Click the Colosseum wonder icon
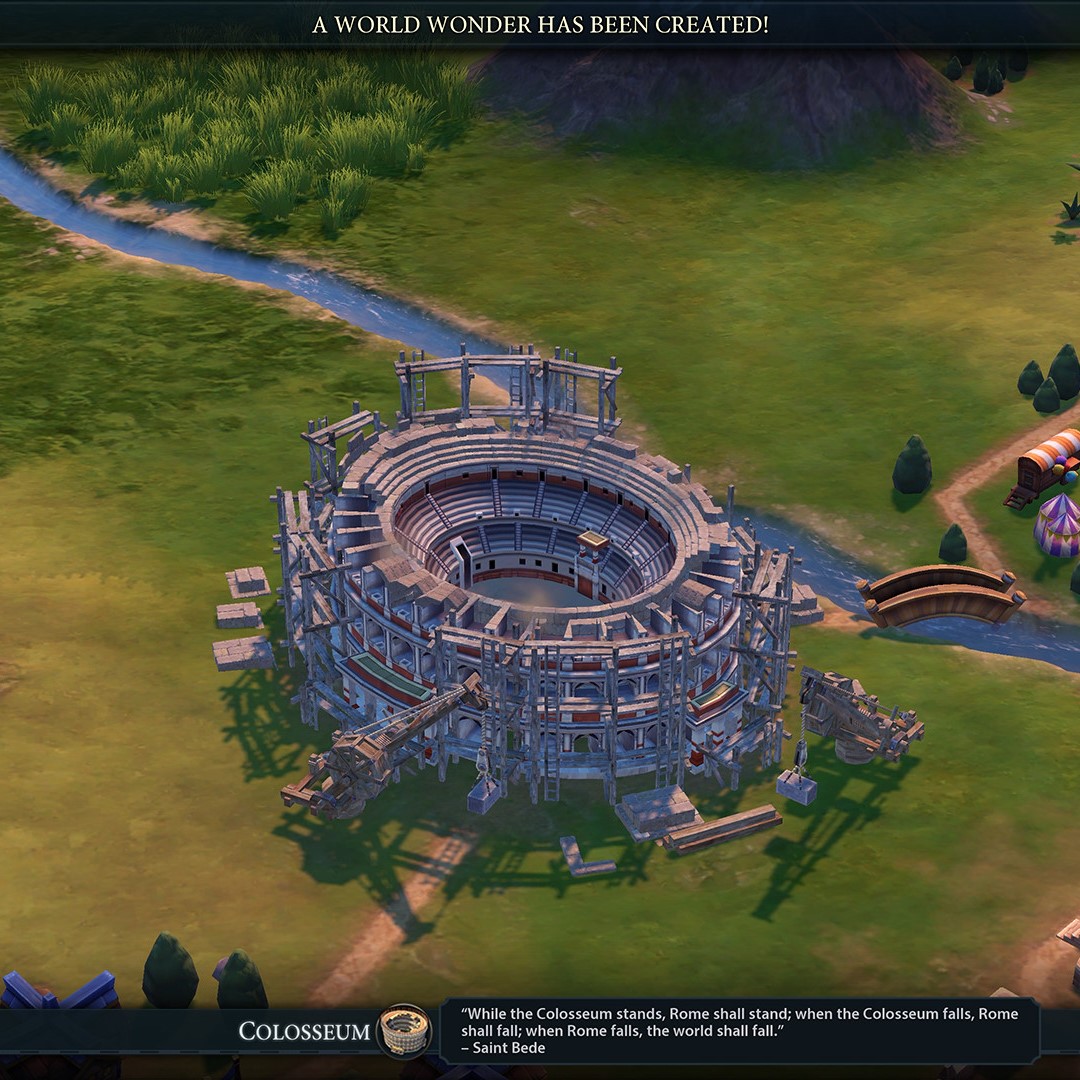Image resolution: width=1080 pixels, height=1080 pixels. [404, 1030]
